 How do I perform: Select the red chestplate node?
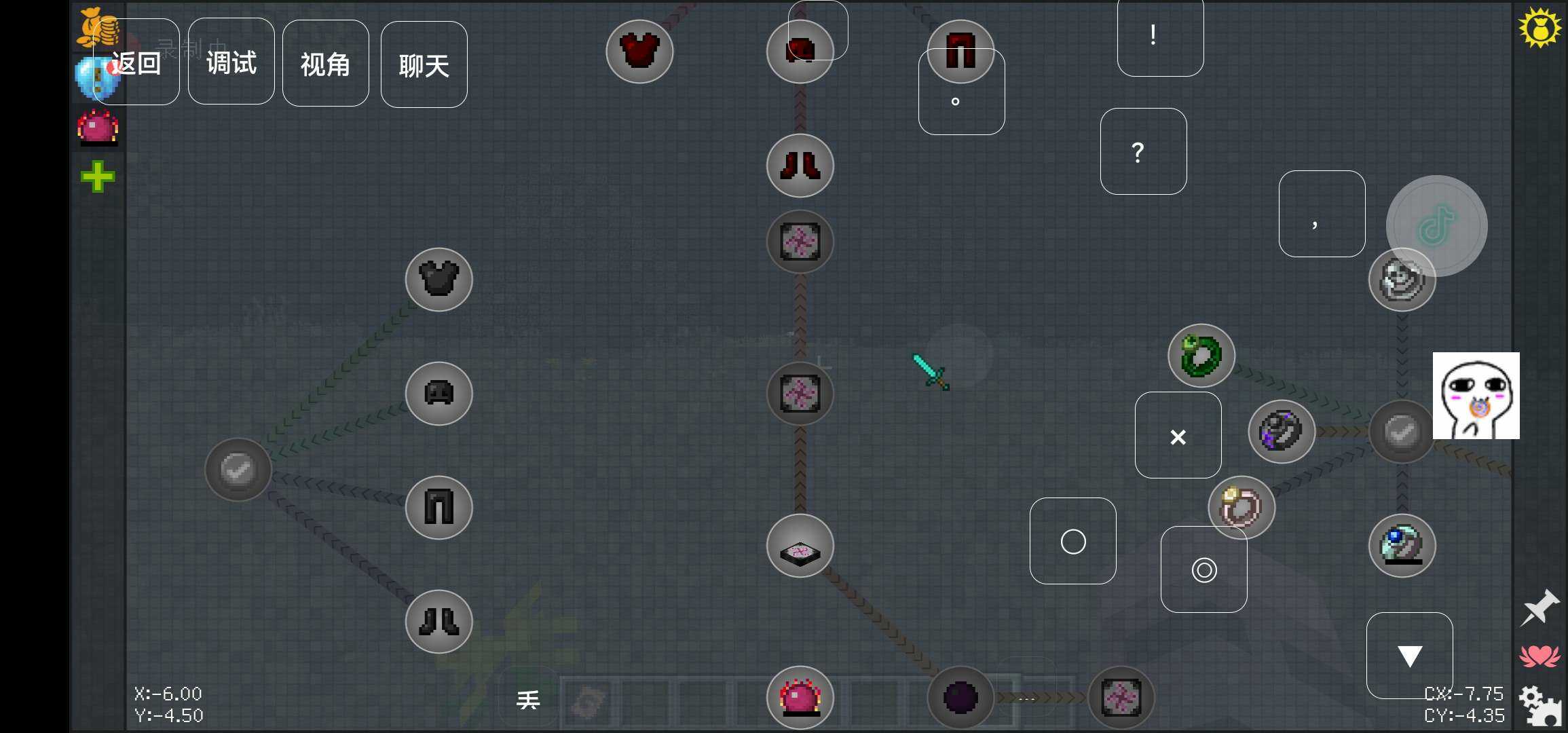[639, 51]
